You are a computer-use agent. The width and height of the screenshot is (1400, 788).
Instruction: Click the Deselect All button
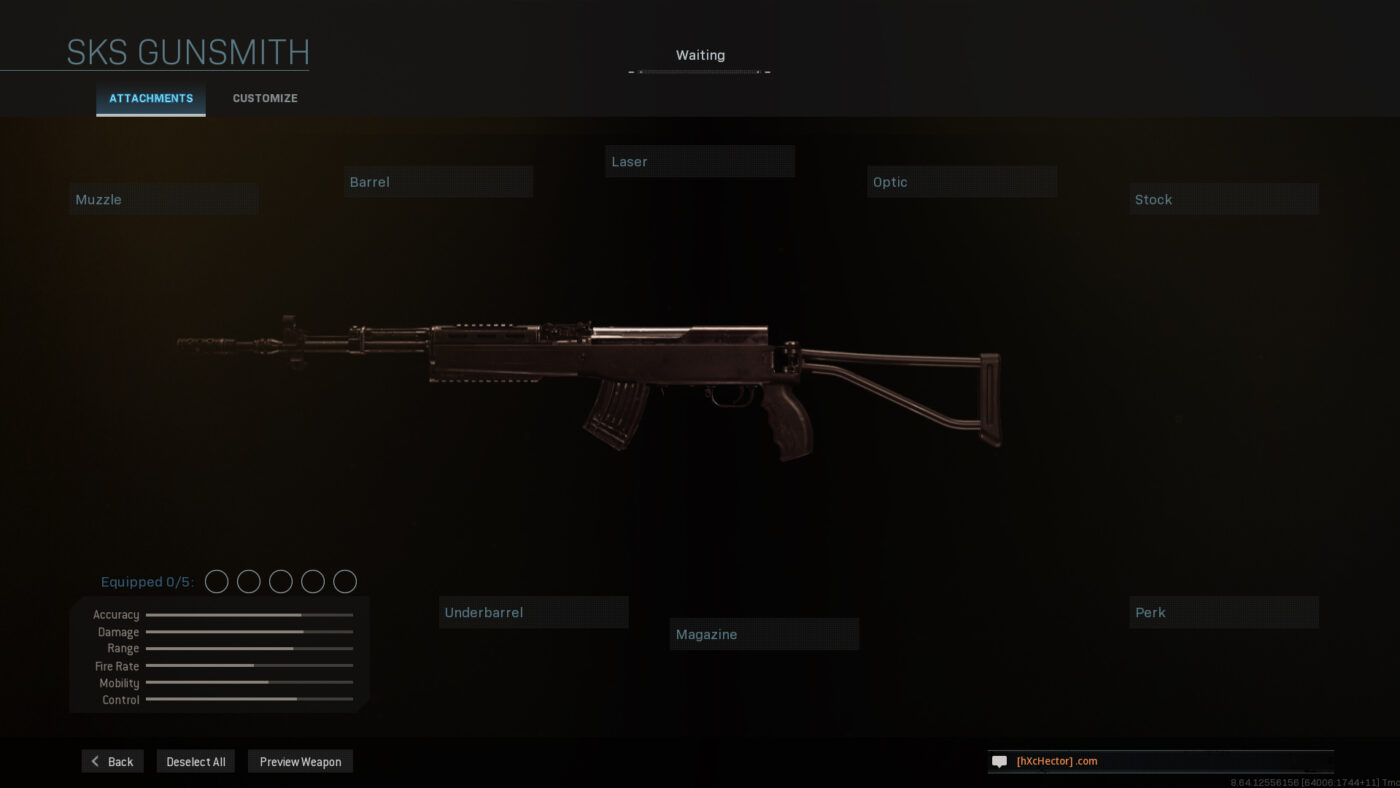[195, 760]
